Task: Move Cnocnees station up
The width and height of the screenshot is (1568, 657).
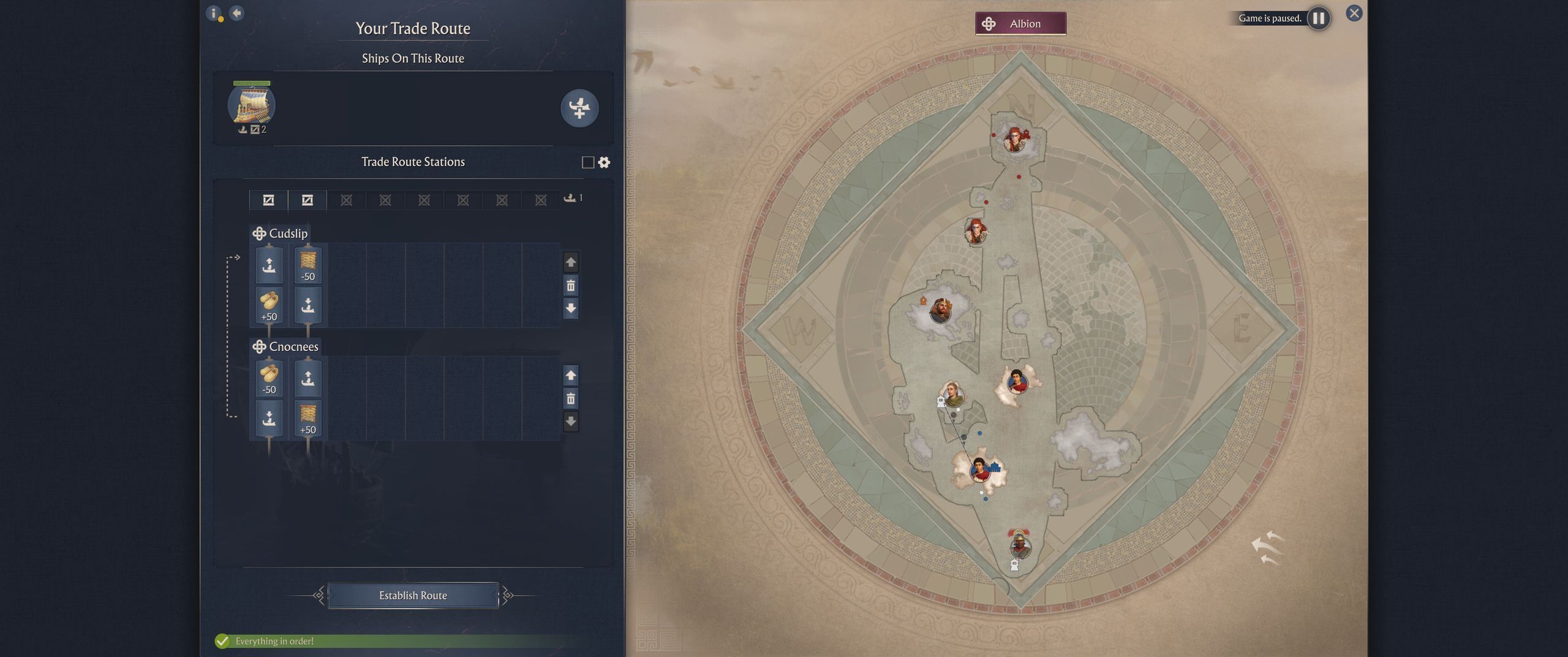Action: click(571, 375)
